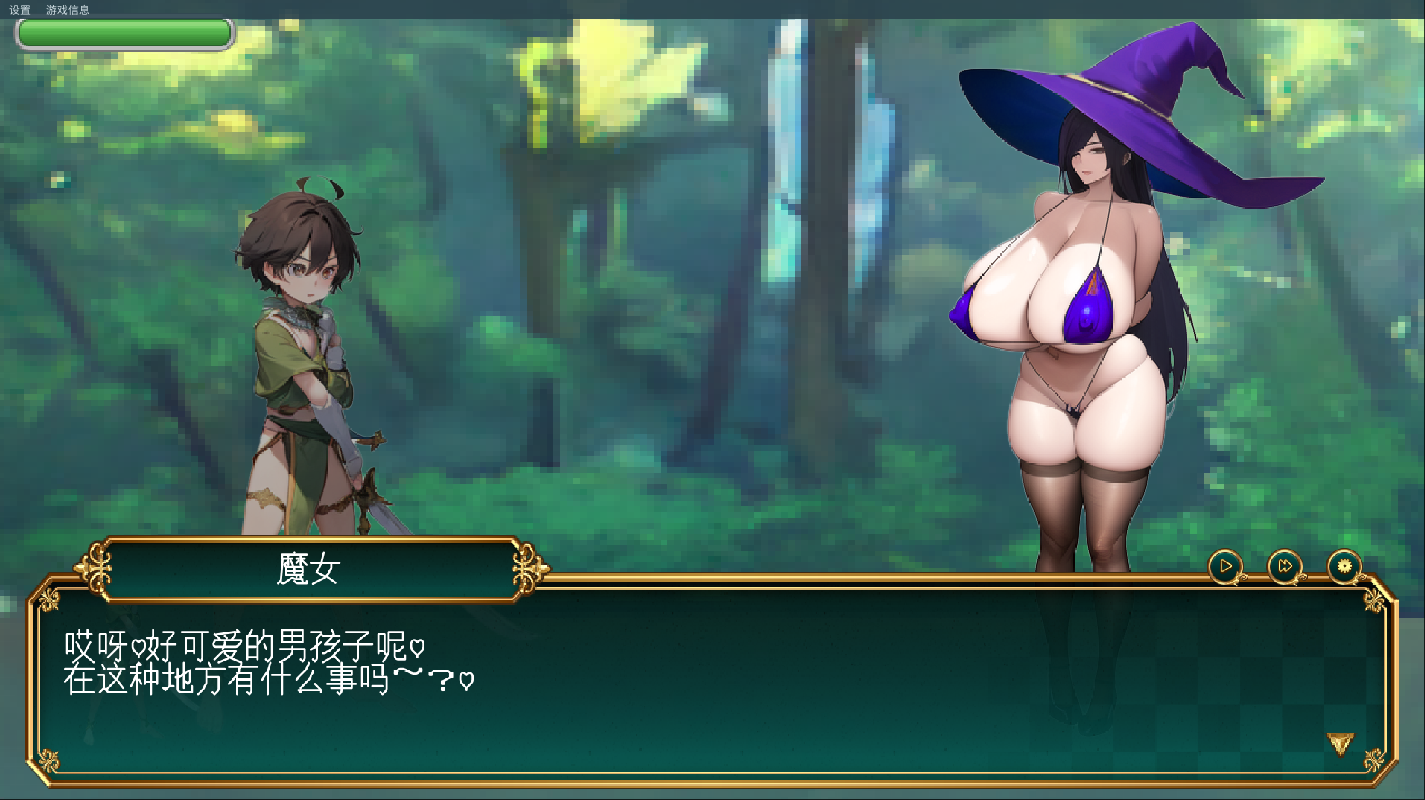Open options with the gear button

click(1344, 567)
